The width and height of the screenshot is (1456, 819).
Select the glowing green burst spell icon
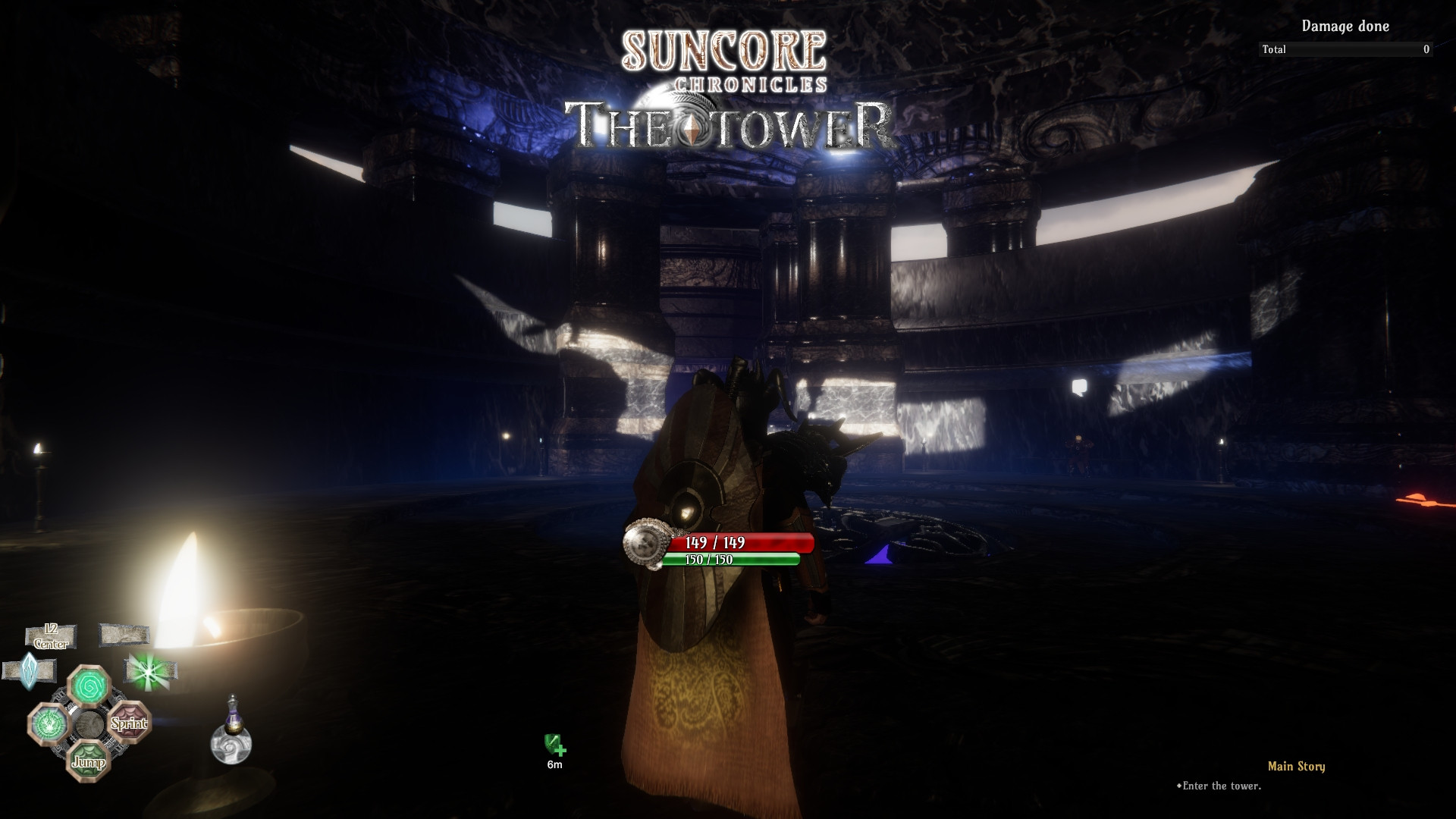149,672
